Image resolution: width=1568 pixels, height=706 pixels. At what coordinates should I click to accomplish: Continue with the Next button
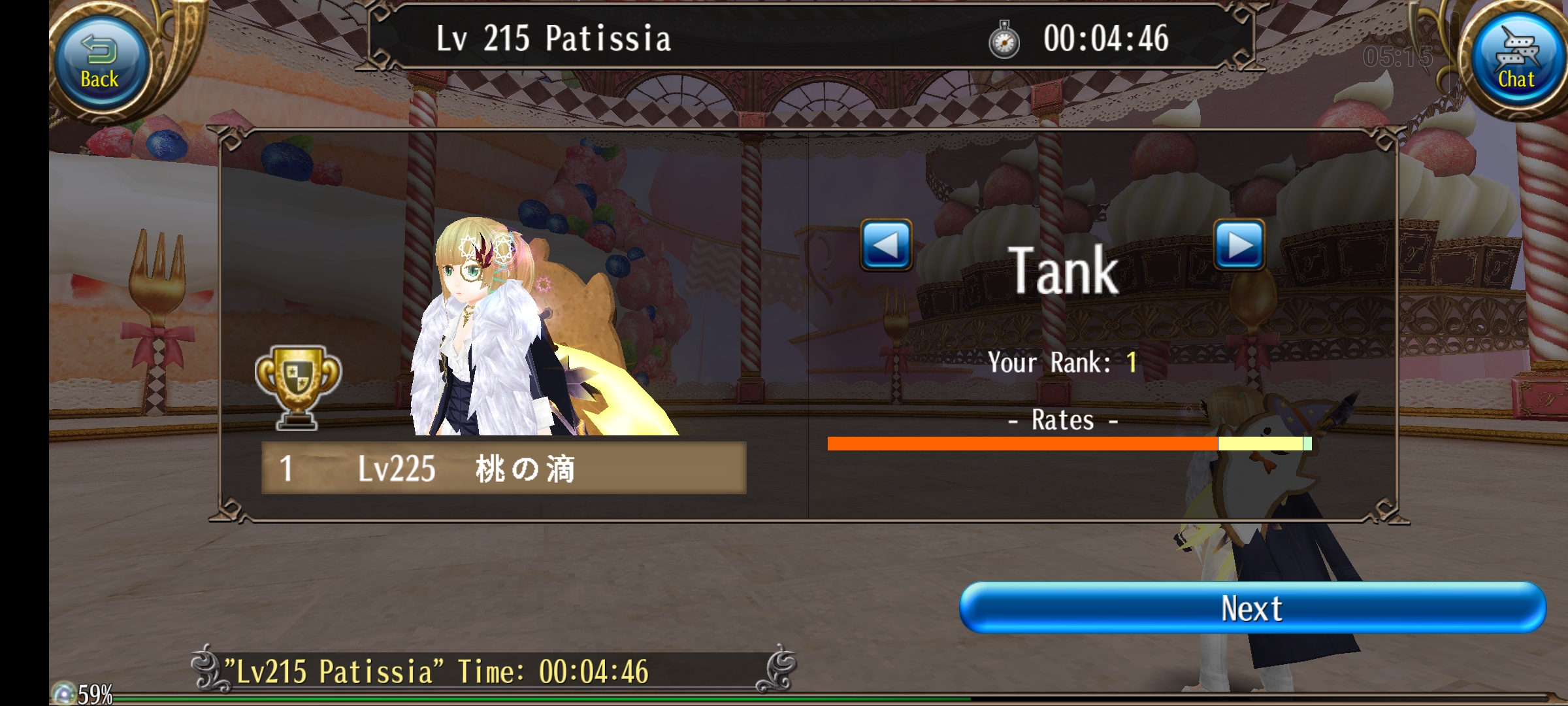1252,608
